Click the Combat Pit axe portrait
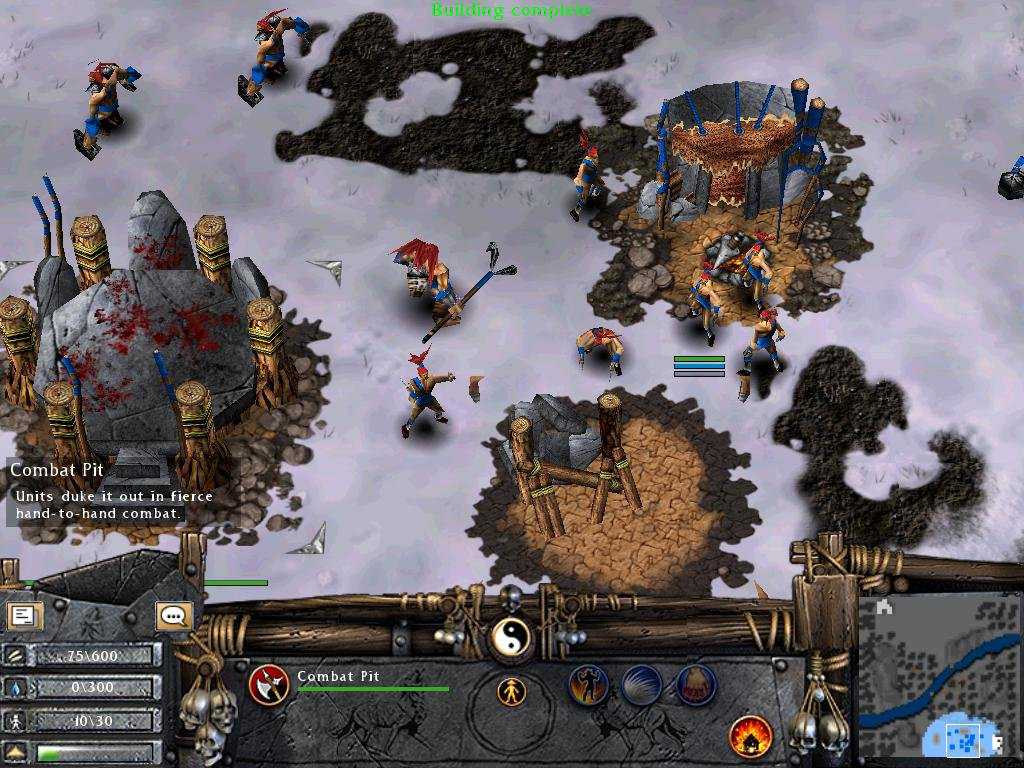Viewport: 1024px width, 768px height. [x=268, y=685]
